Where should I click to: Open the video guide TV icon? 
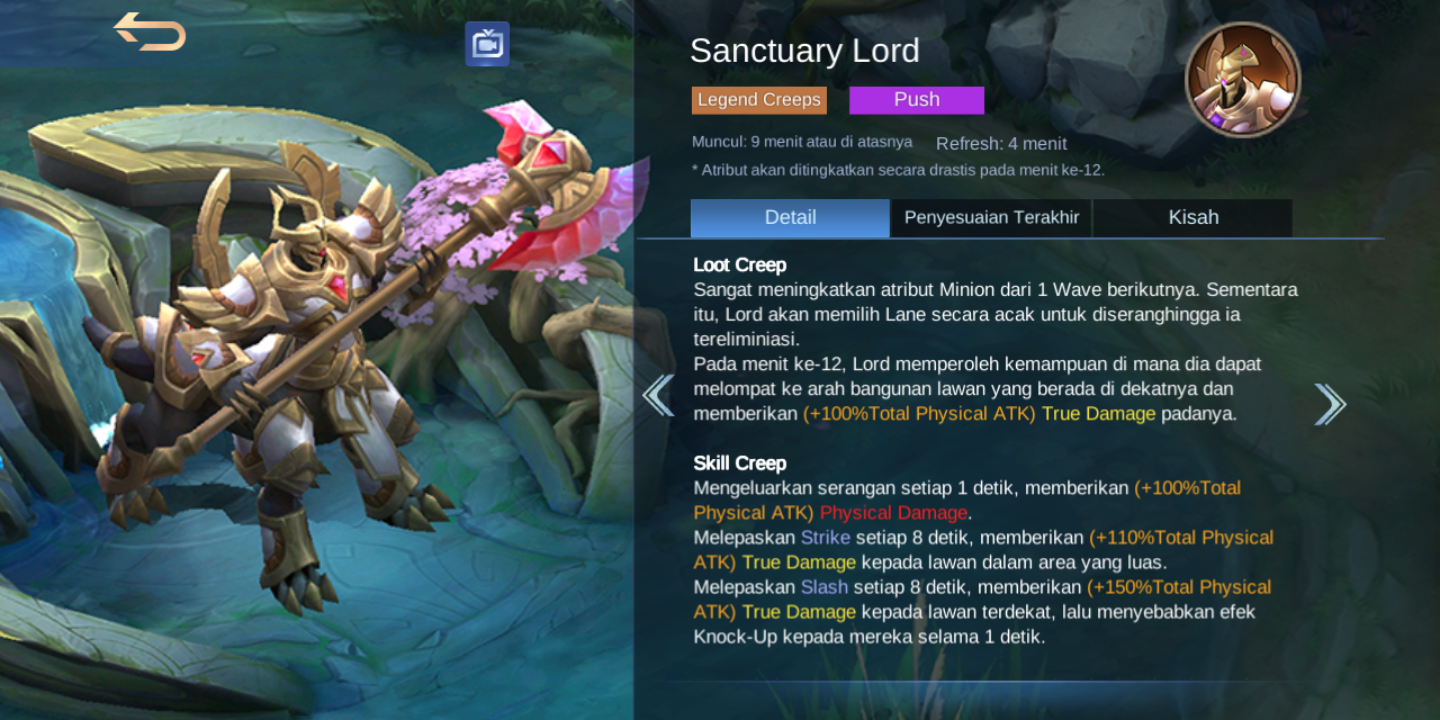489,44
